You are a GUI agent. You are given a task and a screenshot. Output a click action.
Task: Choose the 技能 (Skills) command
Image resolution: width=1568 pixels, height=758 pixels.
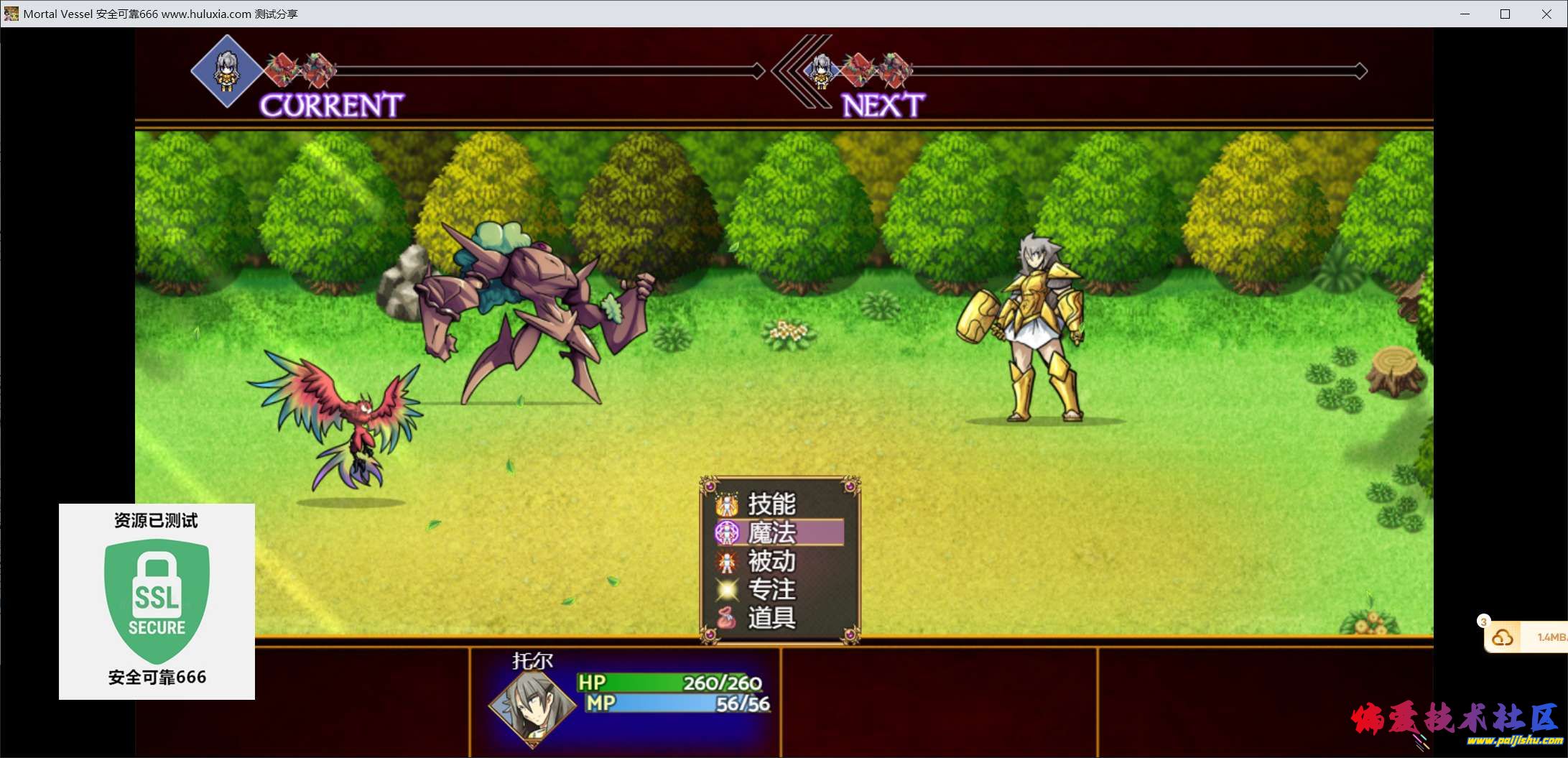coord(771,504)
